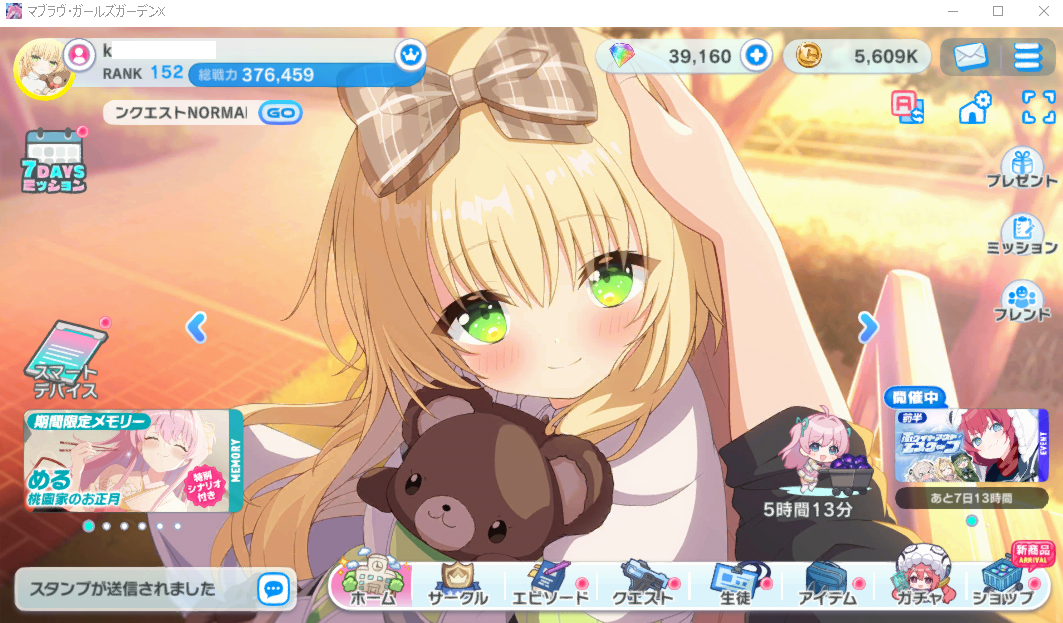The height and width of the screenshot is (623, 1063).
Task: Open the フレンド (Friend) list
Action: tap(1021, 300)
